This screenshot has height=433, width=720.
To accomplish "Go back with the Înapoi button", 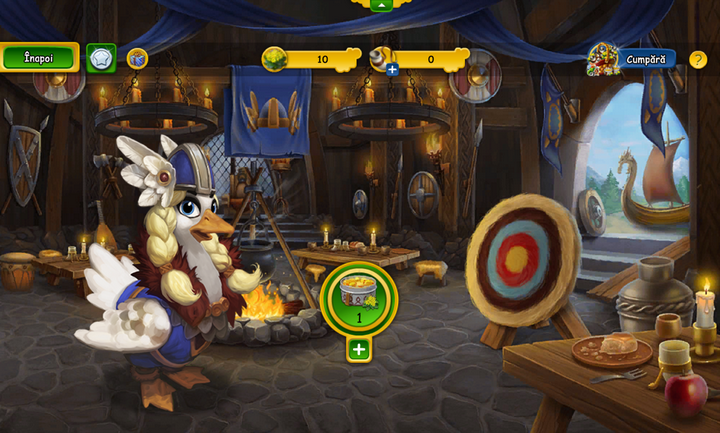I will (39, 57).
